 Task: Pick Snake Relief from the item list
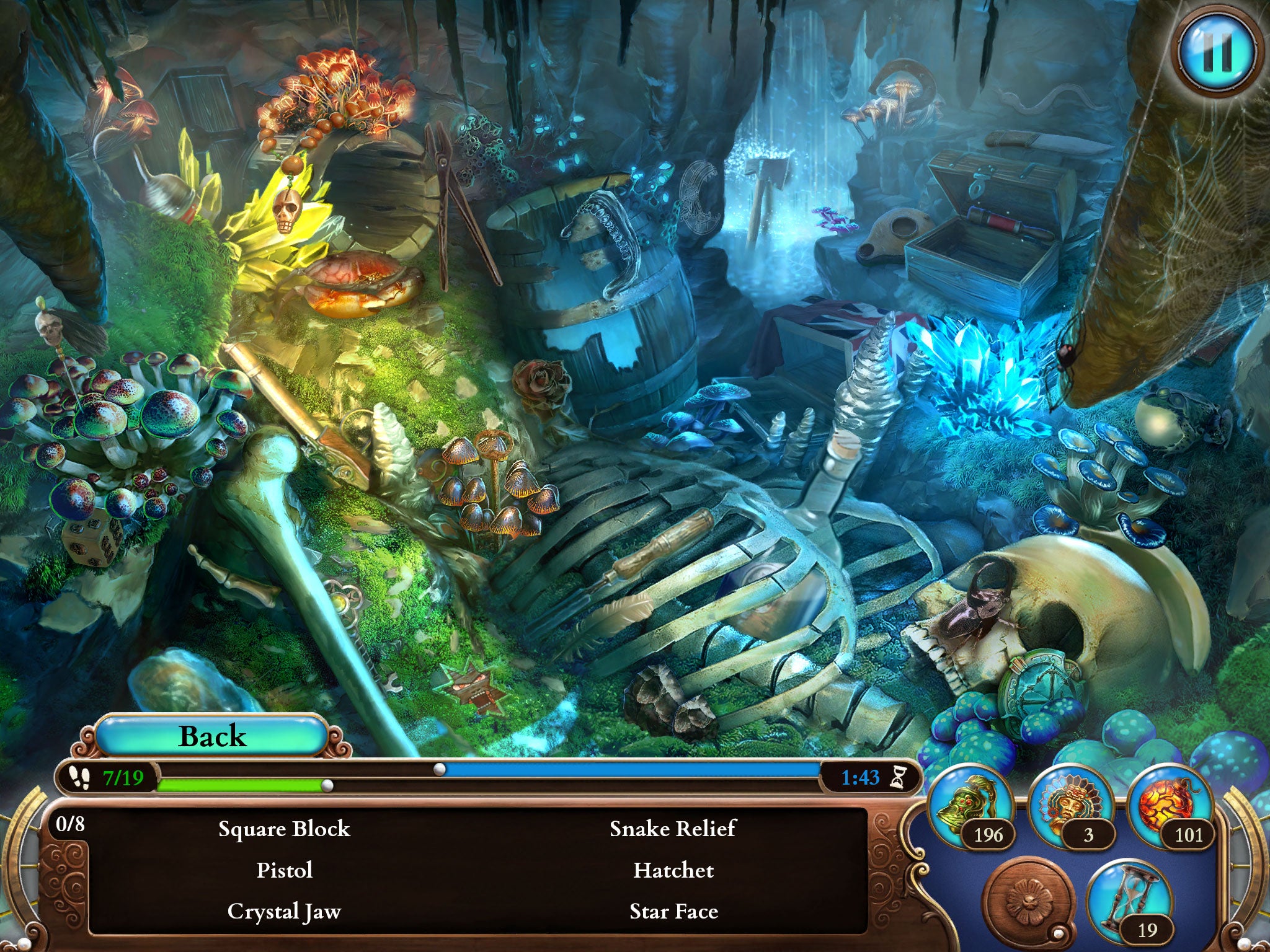pos(673,829)
